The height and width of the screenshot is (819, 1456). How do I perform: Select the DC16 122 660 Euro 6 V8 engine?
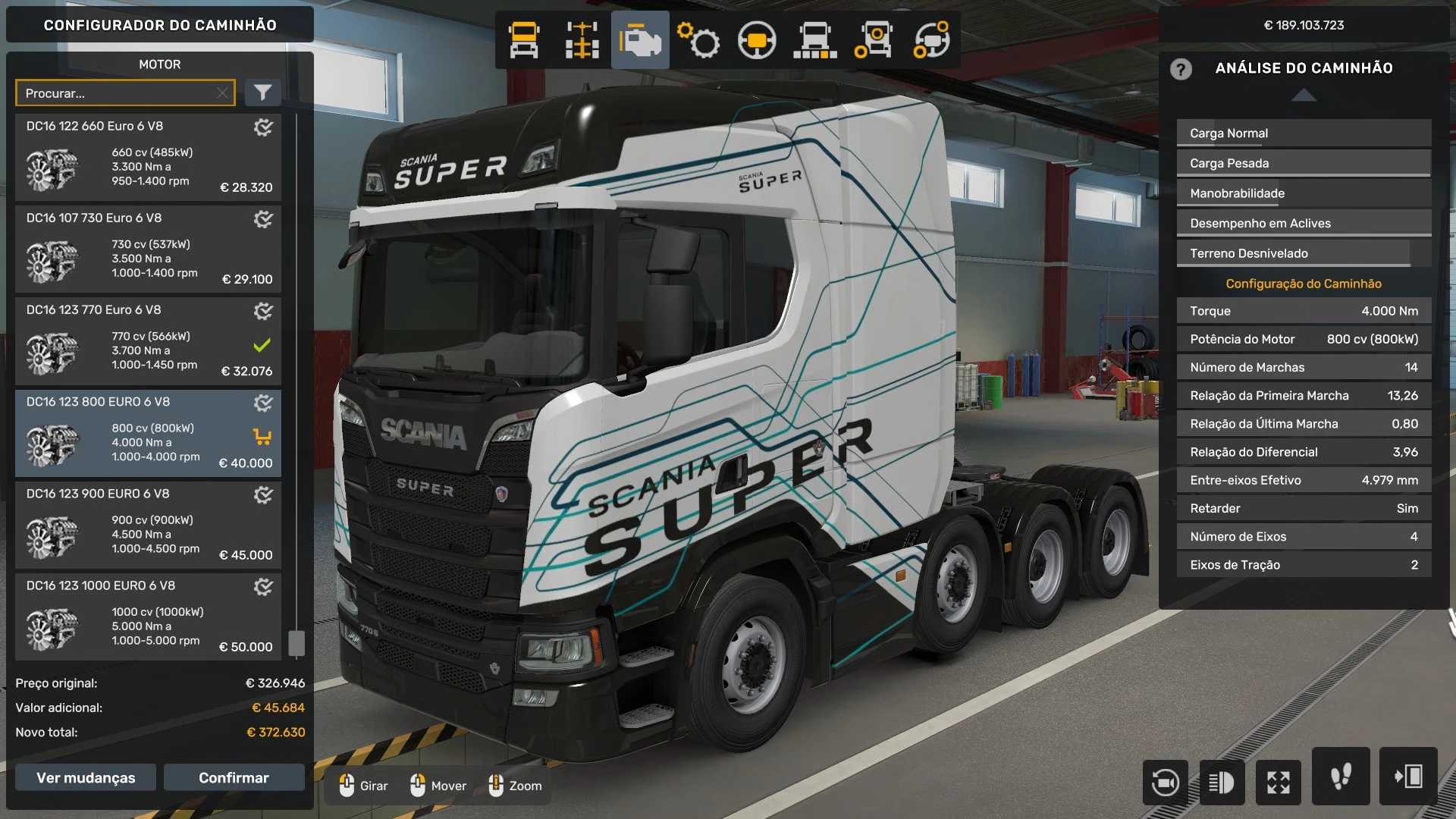(x=148, y=158)
